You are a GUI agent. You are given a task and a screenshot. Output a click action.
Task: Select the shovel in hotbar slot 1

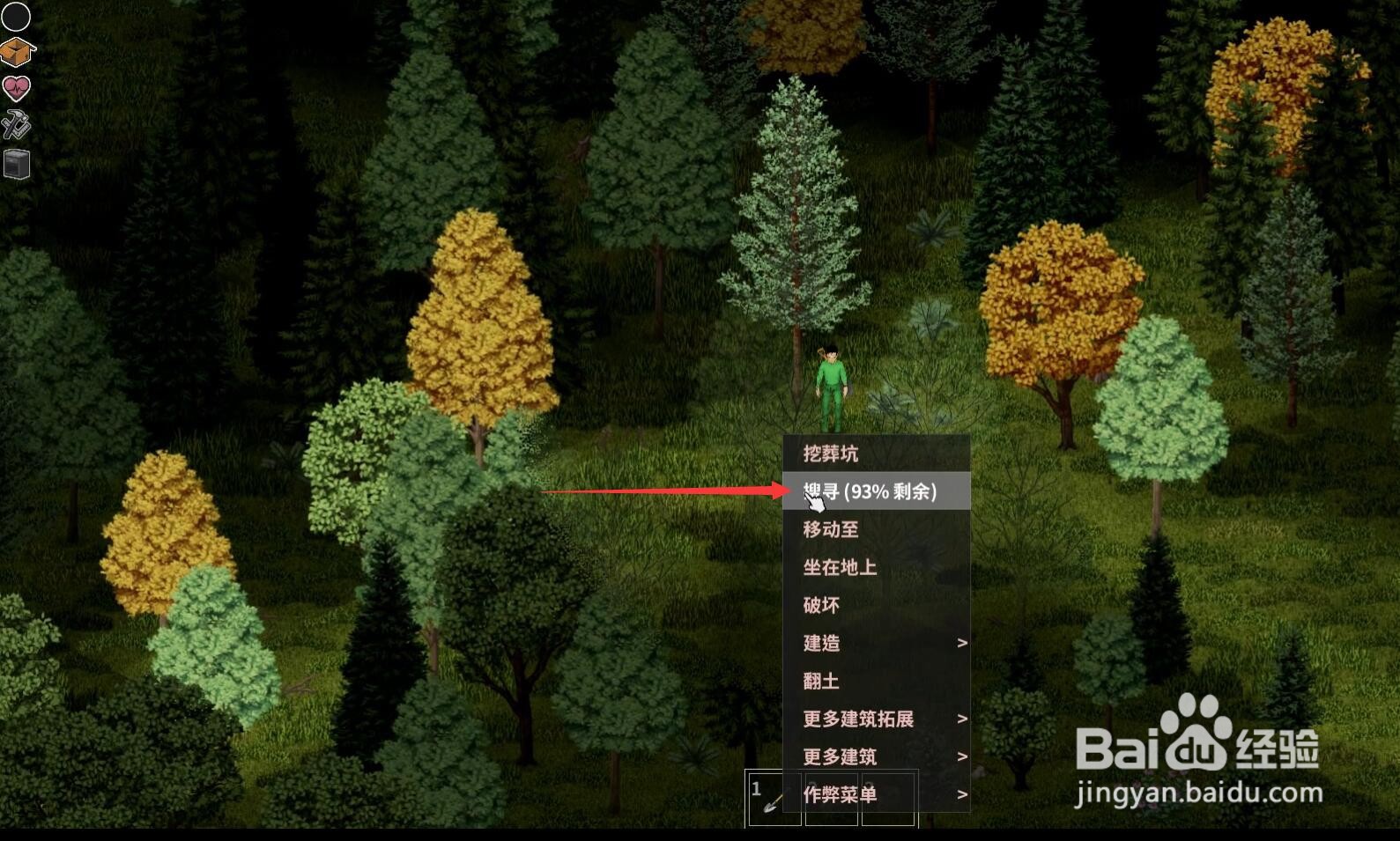[x=774, y=800]
